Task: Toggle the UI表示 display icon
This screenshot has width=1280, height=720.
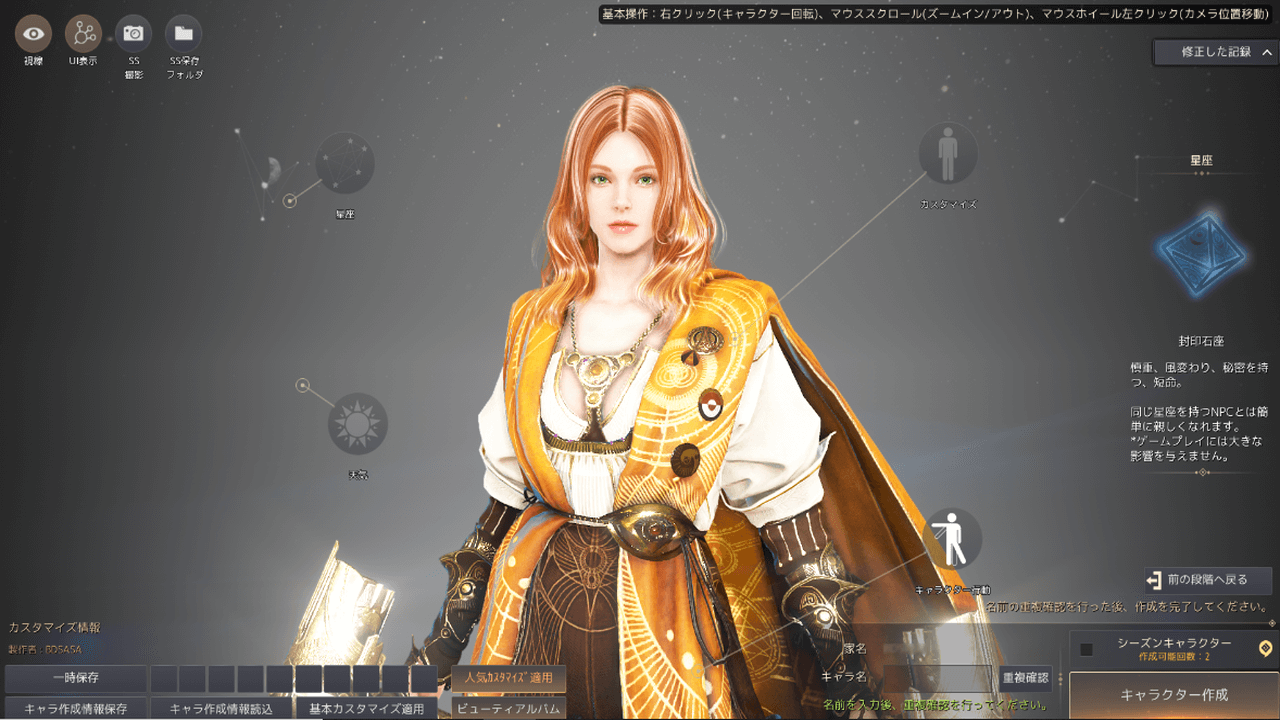Action: [83, 34]
